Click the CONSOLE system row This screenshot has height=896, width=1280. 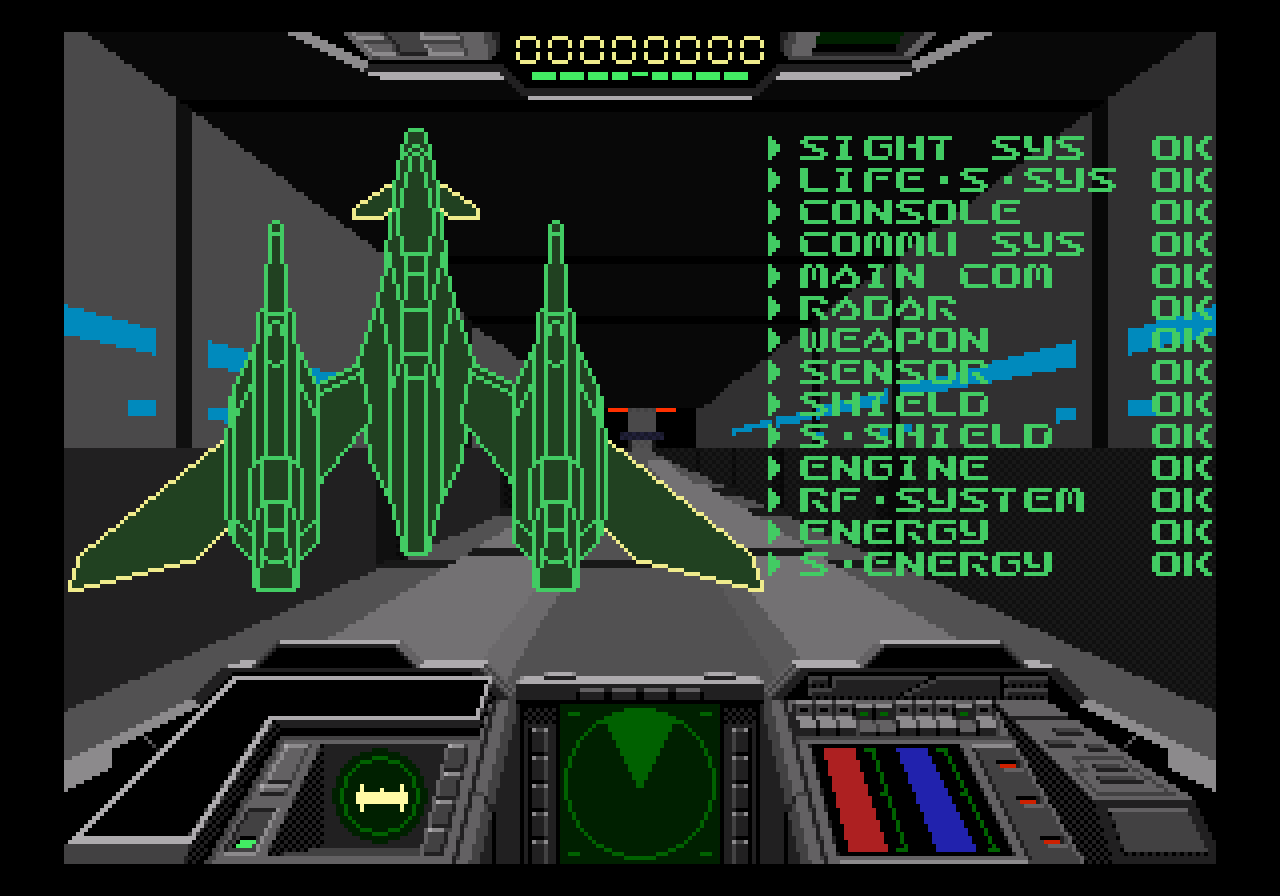[x=909, y=213]
